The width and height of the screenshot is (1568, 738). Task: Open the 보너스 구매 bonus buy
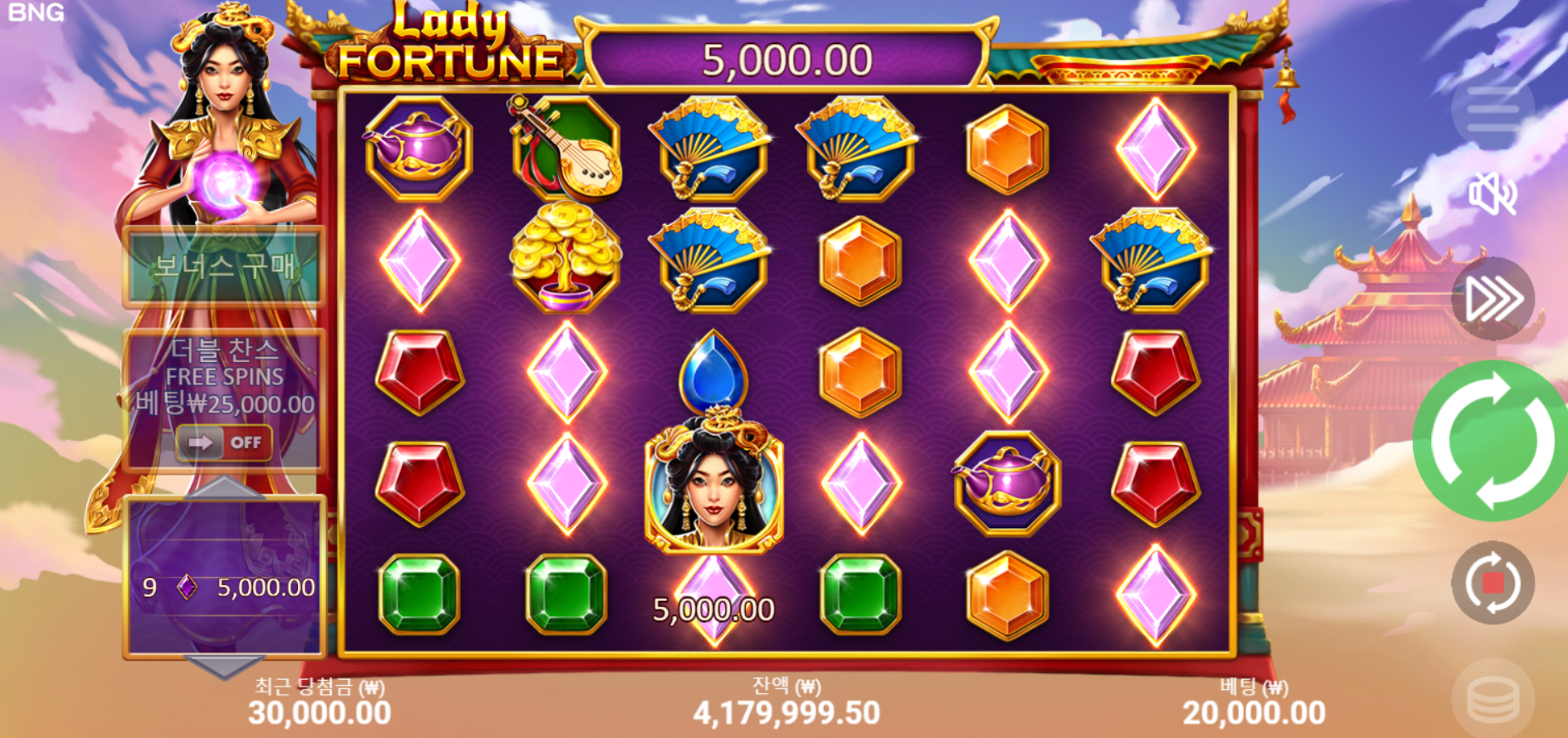(x=224, y=266)
